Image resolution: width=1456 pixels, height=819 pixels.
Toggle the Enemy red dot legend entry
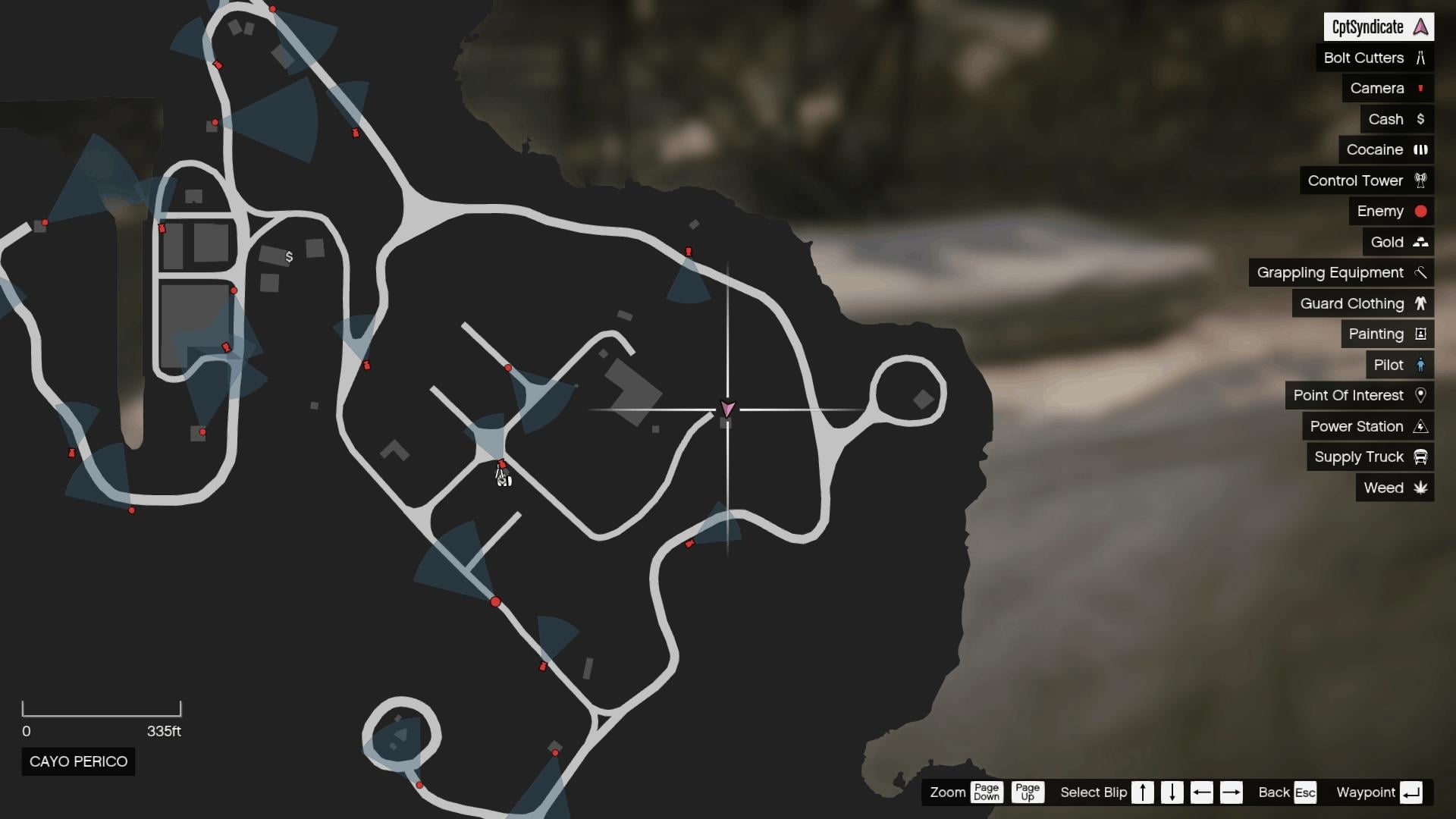click(x=1419, y=211)
